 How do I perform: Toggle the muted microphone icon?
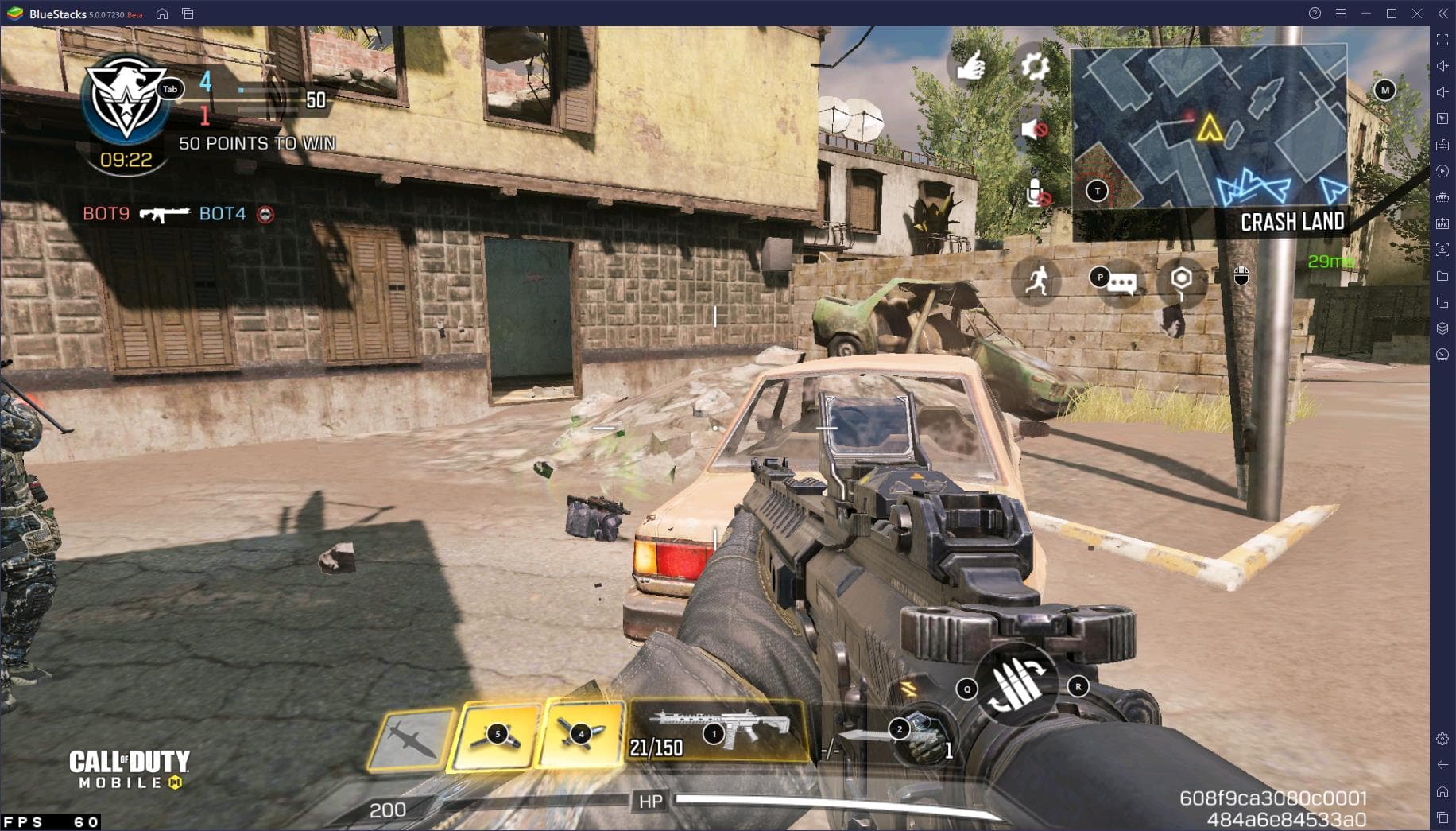1036,193
